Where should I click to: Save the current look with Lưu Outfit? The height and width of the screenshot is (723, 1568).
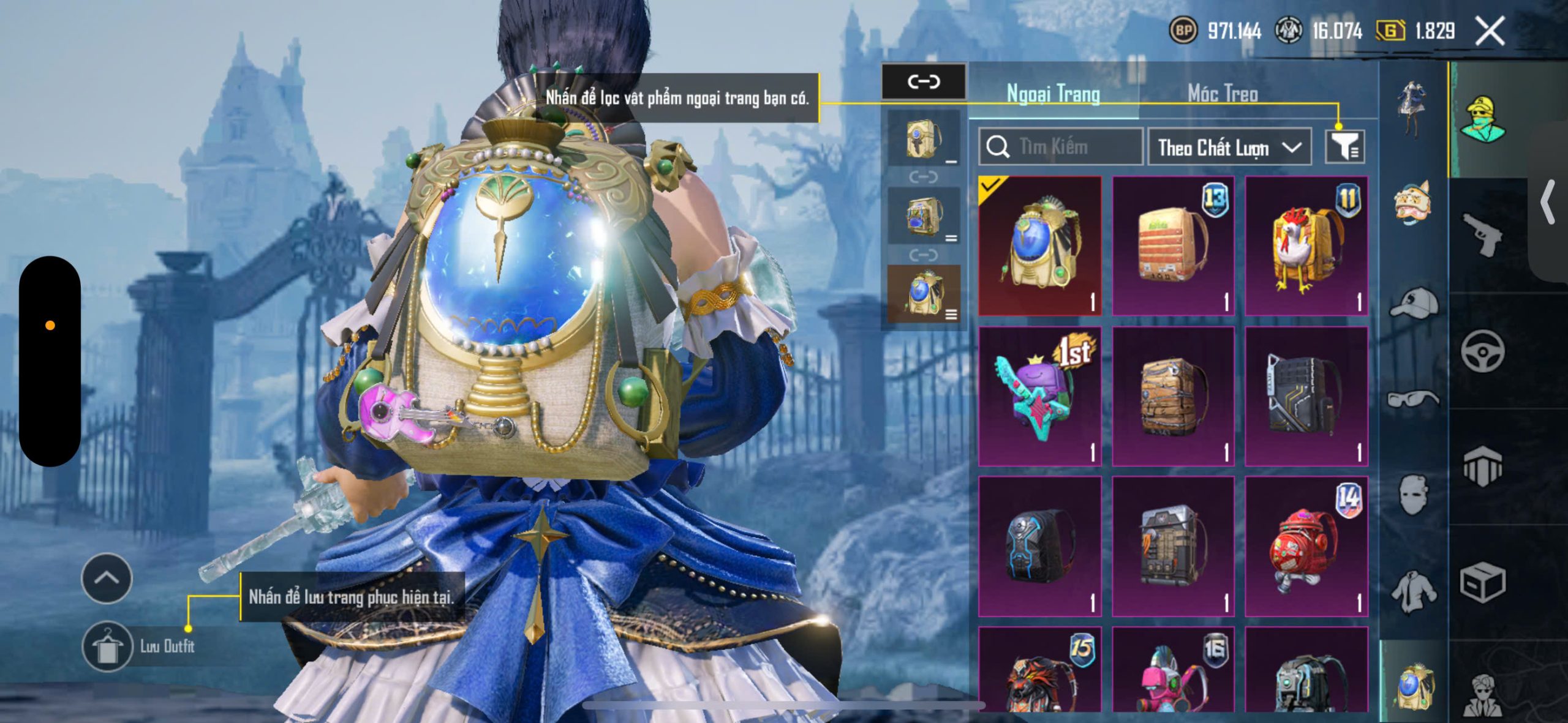click(x=108, y=646)
